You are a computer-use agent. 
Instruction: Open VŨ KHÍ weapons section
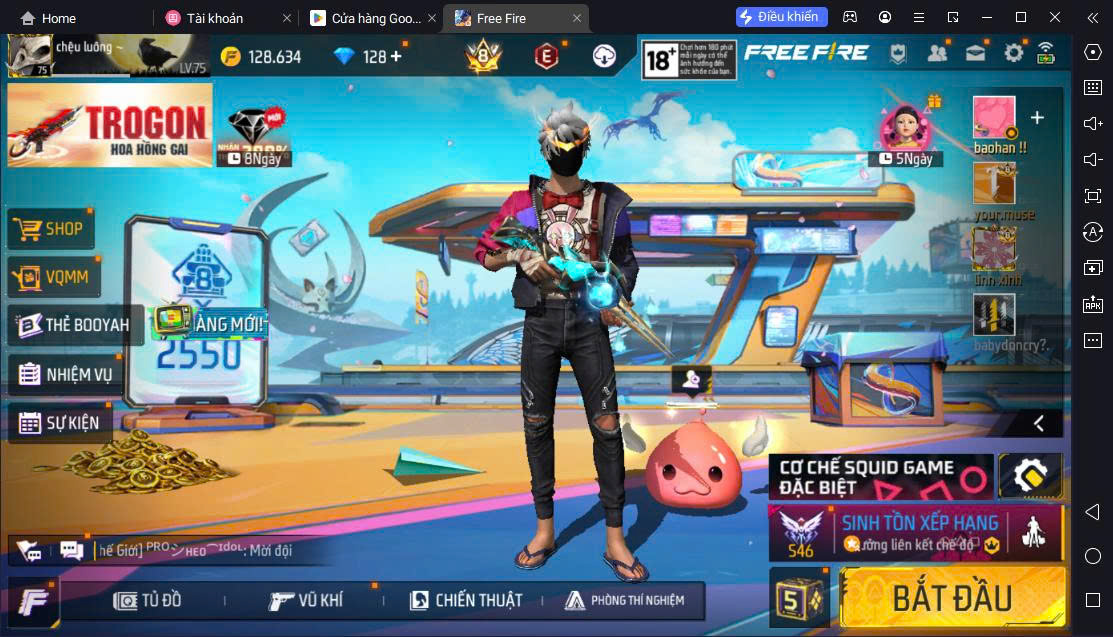point(306,600)
